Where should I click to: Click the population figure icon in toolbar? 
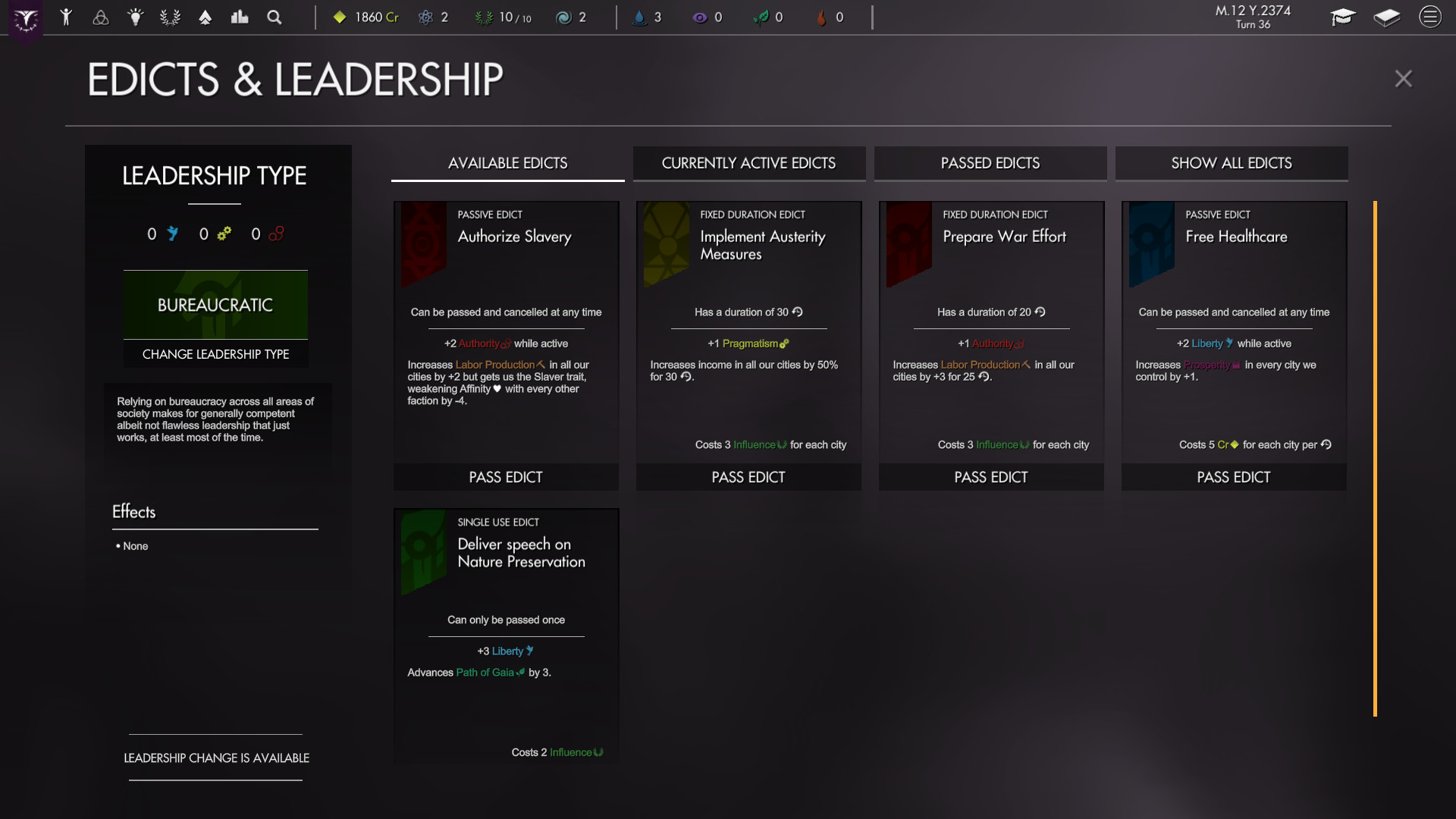point(67,17)
